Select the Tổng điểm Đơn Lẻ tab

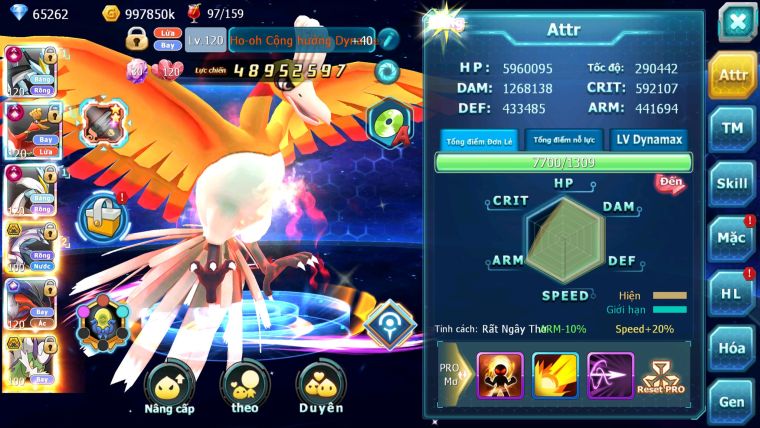pyautogui.click(x=479, y=140)
